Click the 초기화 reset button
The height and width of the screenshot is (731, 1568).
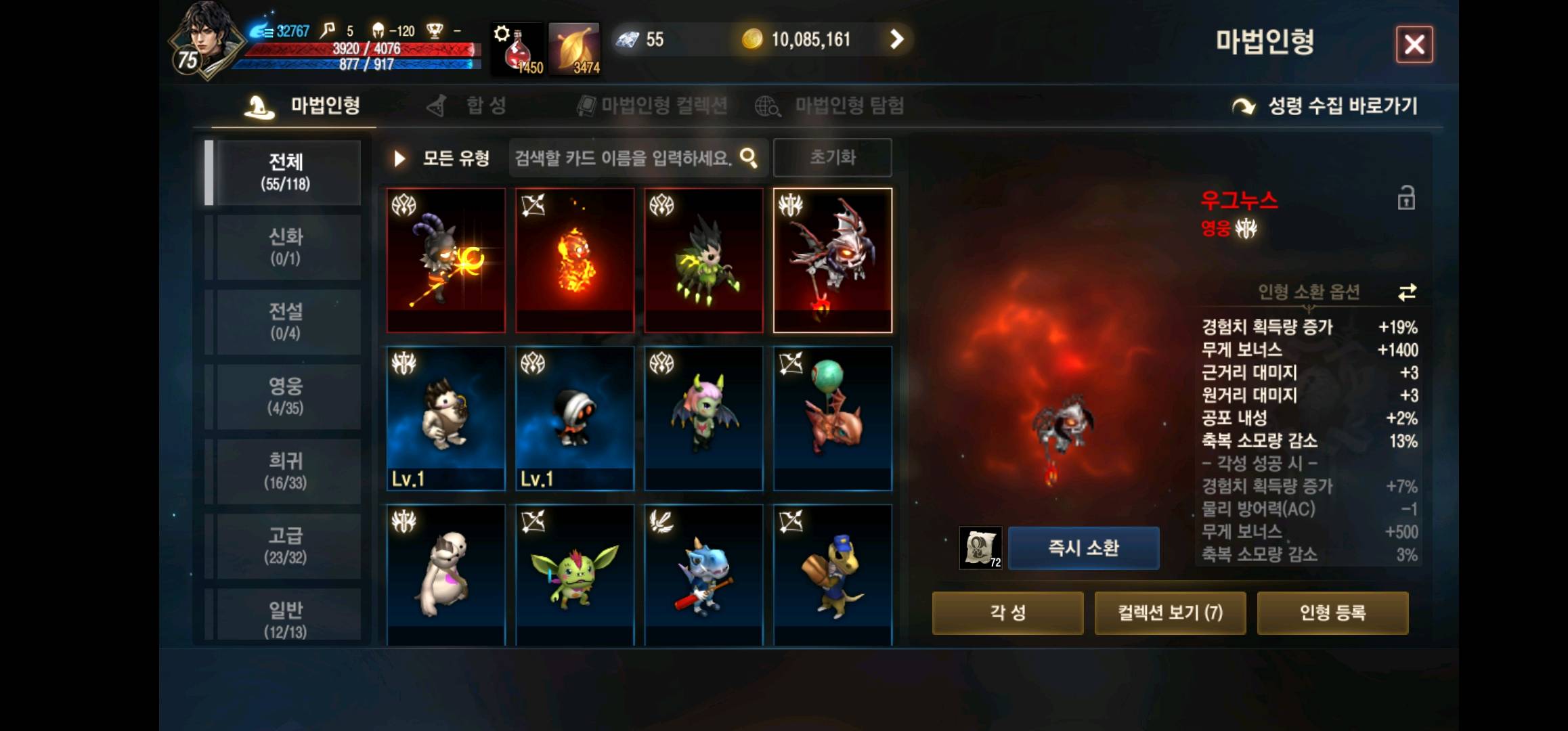coord(833,157)
